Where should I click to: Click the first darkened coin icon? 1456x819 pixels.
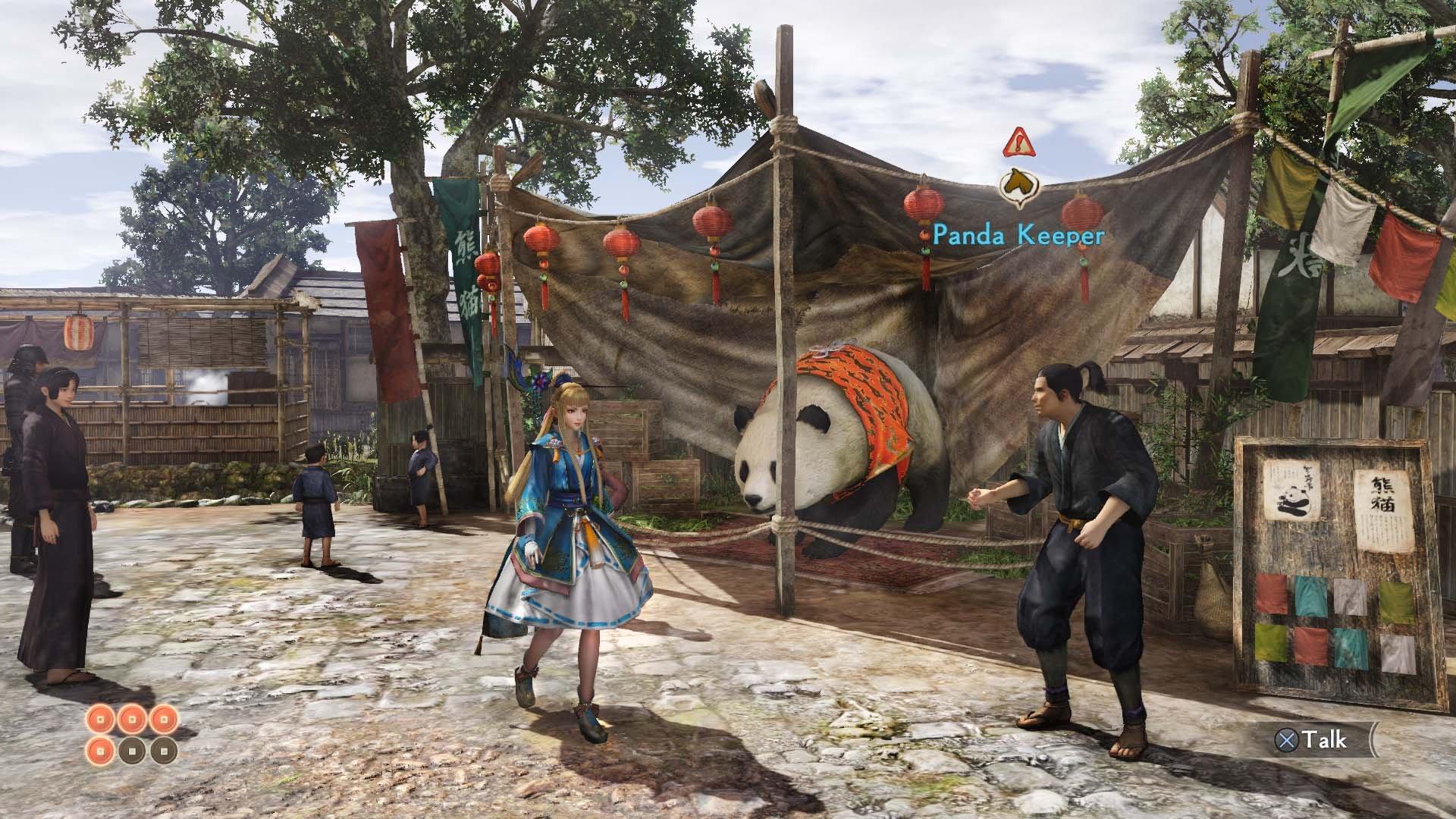coord(133,751)
